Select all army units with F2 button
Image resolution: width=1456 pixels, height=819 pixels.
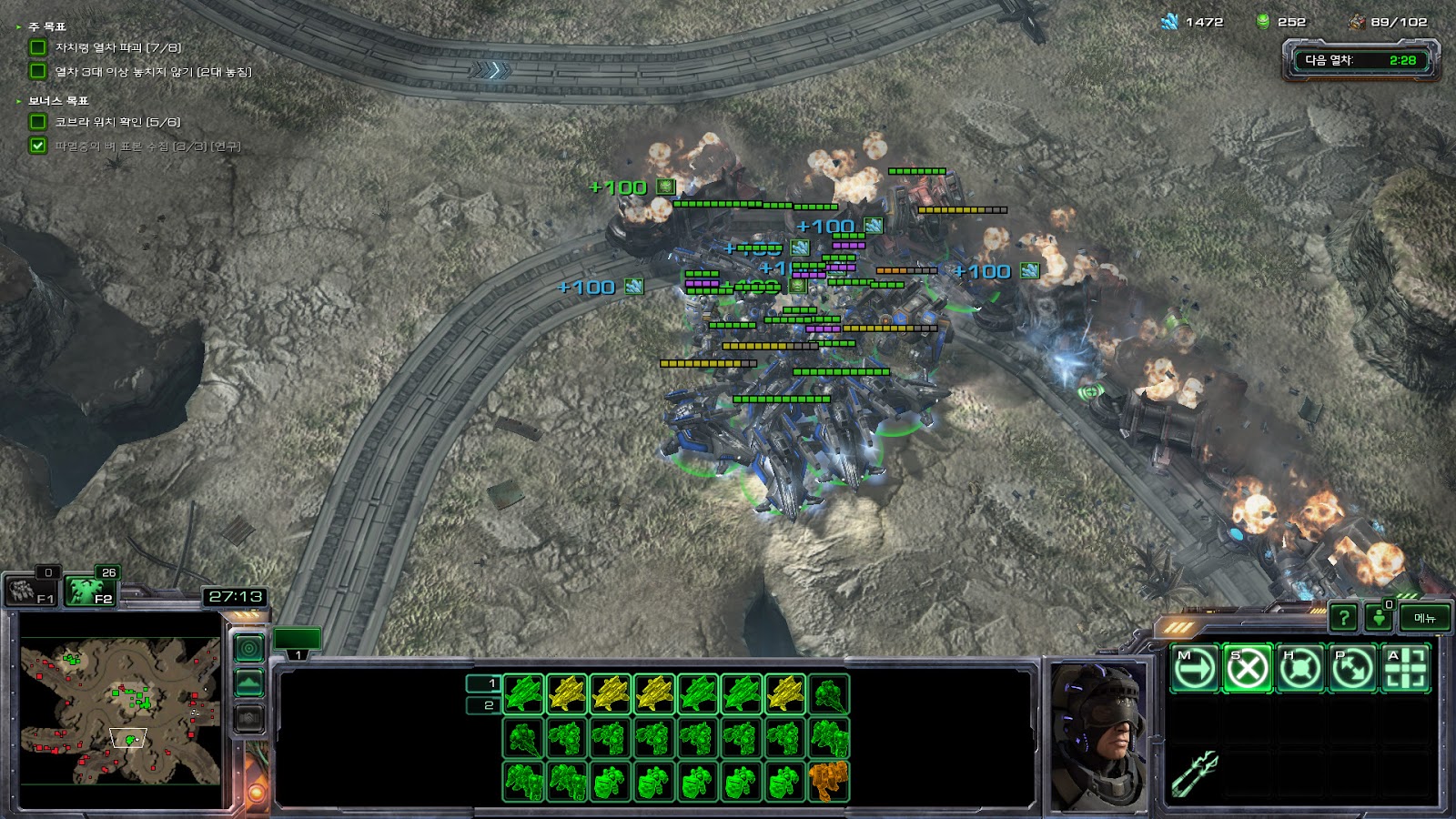(92, 591)
